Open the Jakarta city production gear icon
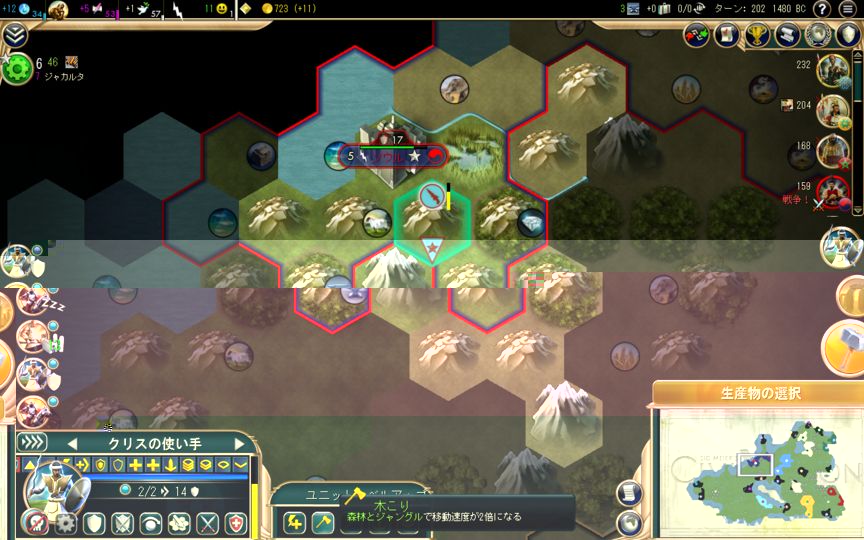This screenshot has height=540, width=864. 17,69
